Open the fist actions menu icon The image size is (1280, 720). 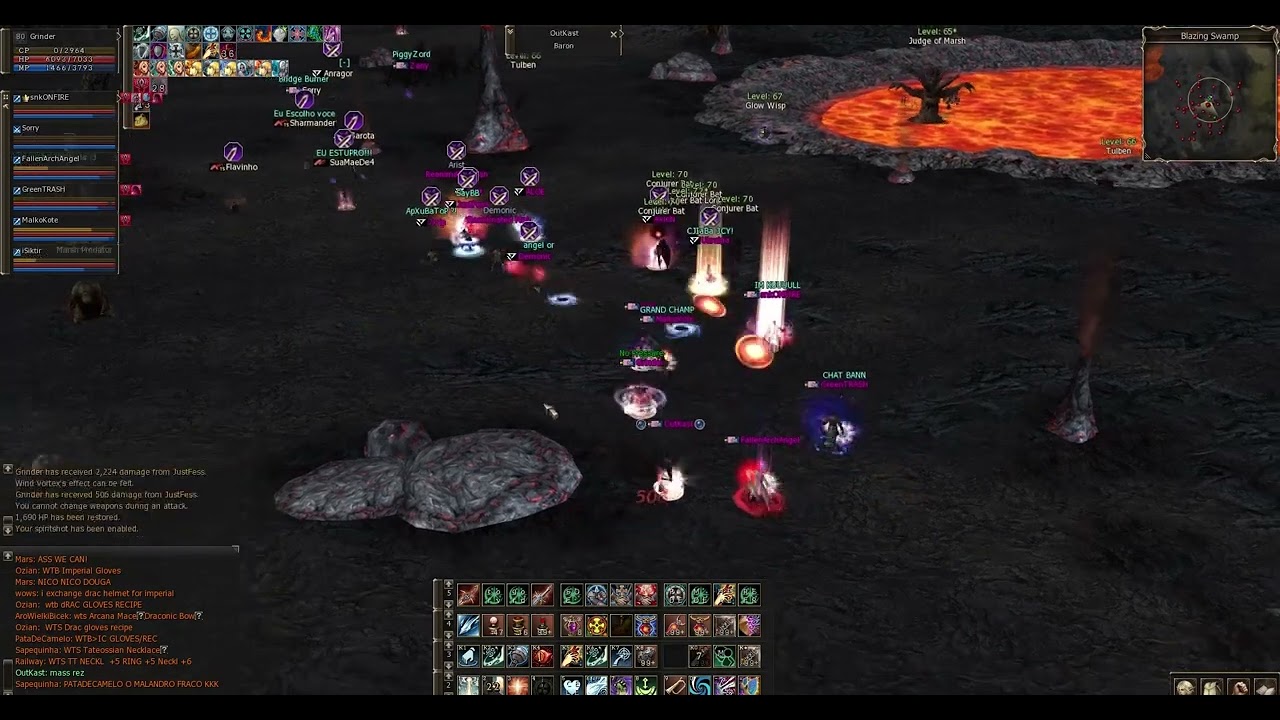1239,688
